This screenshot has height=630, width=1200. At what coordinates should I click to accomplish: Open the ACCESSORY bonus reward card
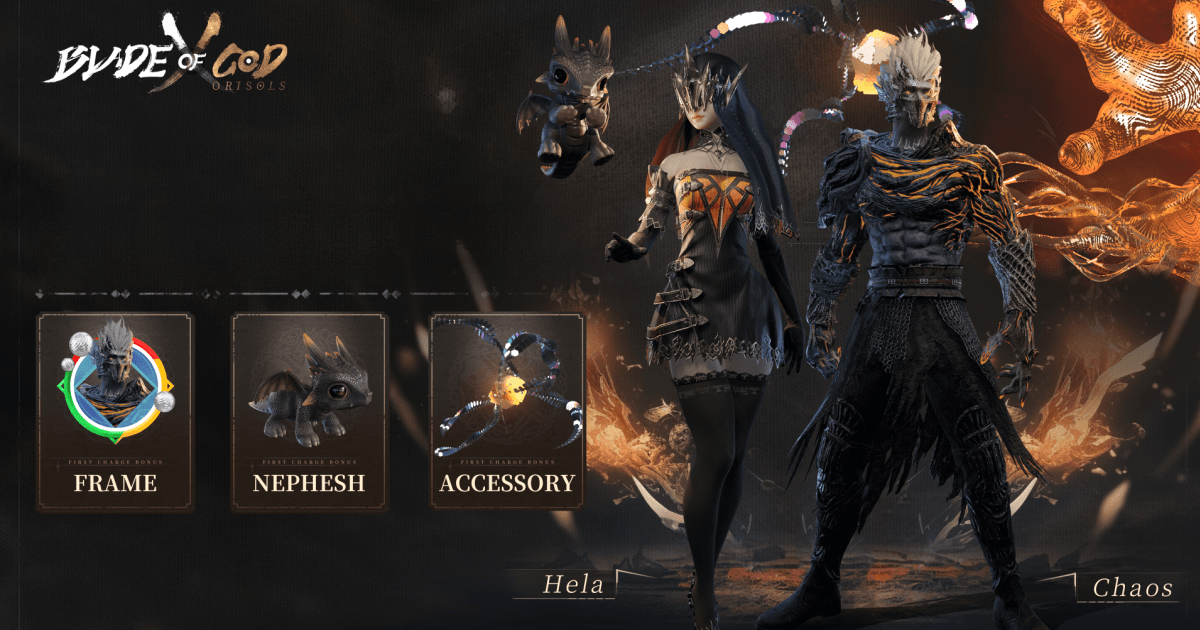pyautogui.click(x=507, y=411)
